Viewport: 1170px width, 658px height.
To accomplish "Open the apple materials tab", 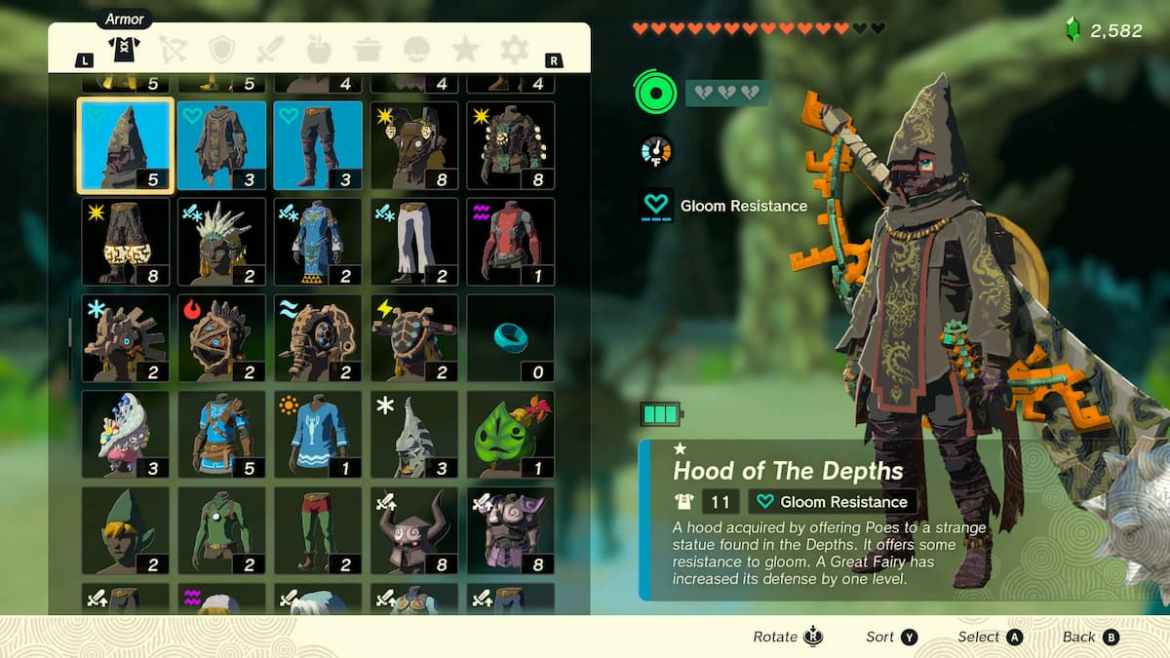I will (x=319, y=50).
